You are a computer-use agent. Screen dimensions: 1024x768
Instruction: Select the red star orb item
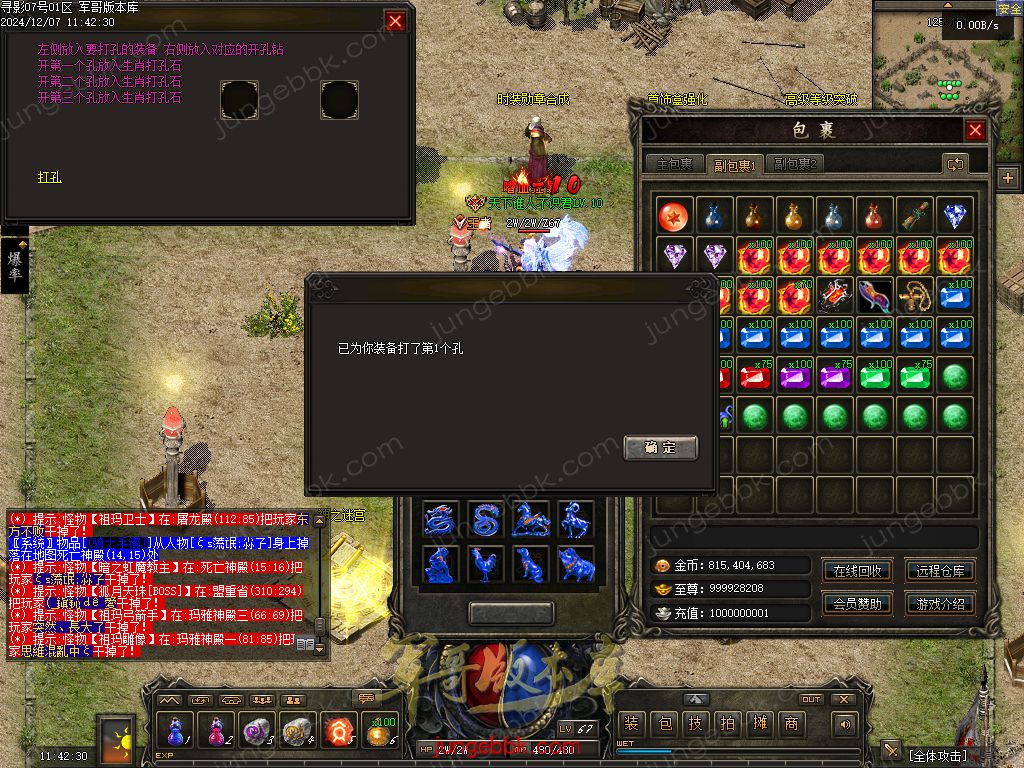(x=675, y=216)
